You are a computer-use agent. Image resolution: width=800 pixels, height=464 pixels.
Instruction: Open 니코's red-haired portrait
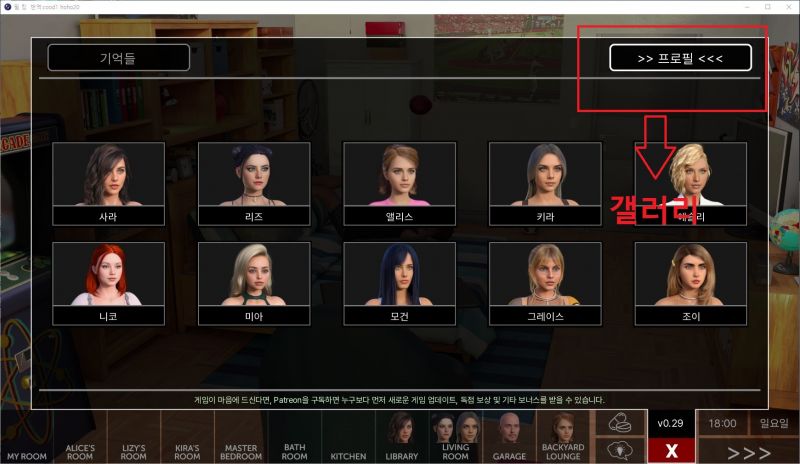click(x=108, y=283)
